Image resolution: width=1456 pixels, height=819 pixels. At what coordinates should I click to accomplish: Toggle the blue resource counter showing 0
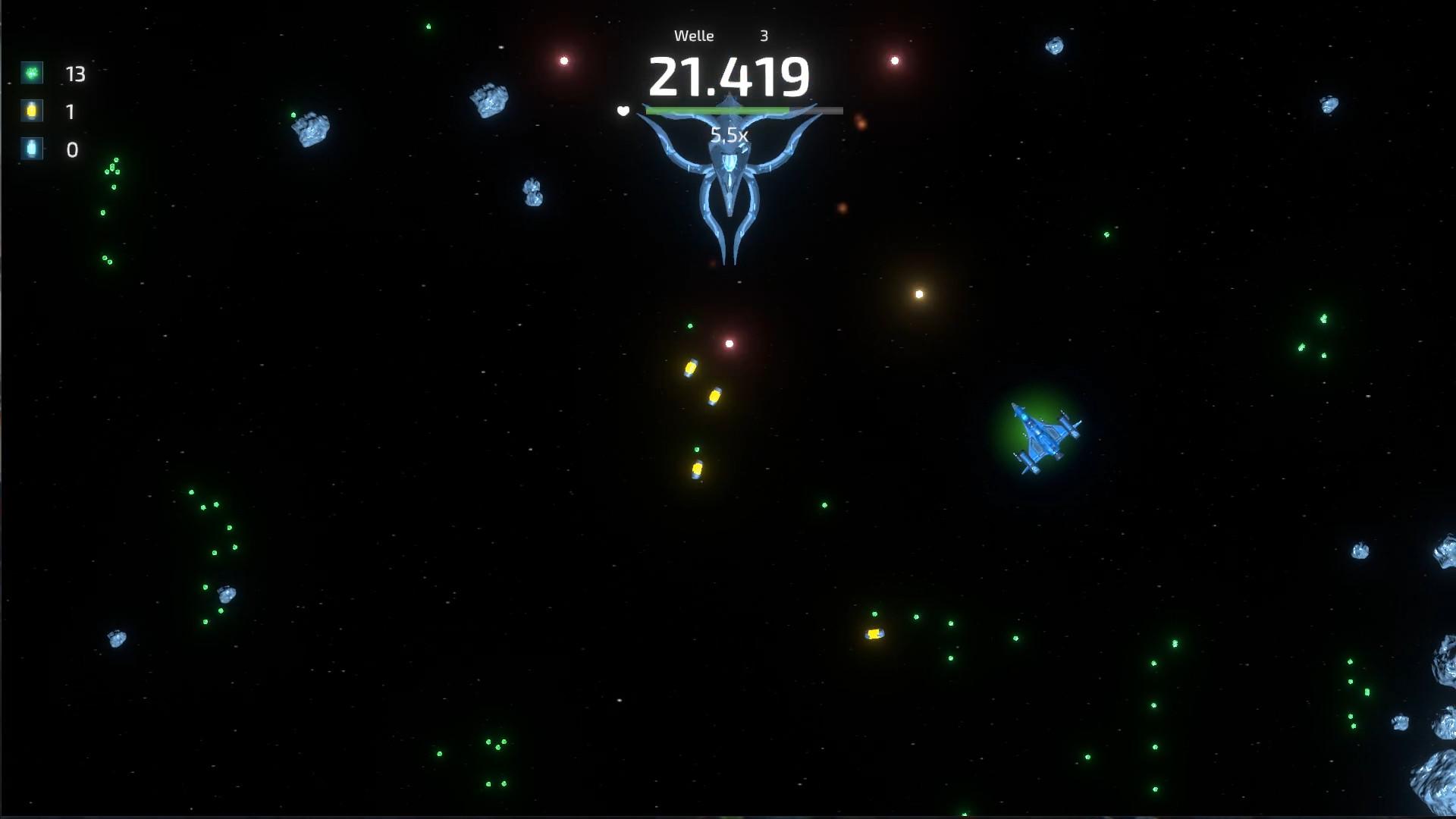(72, 149)
